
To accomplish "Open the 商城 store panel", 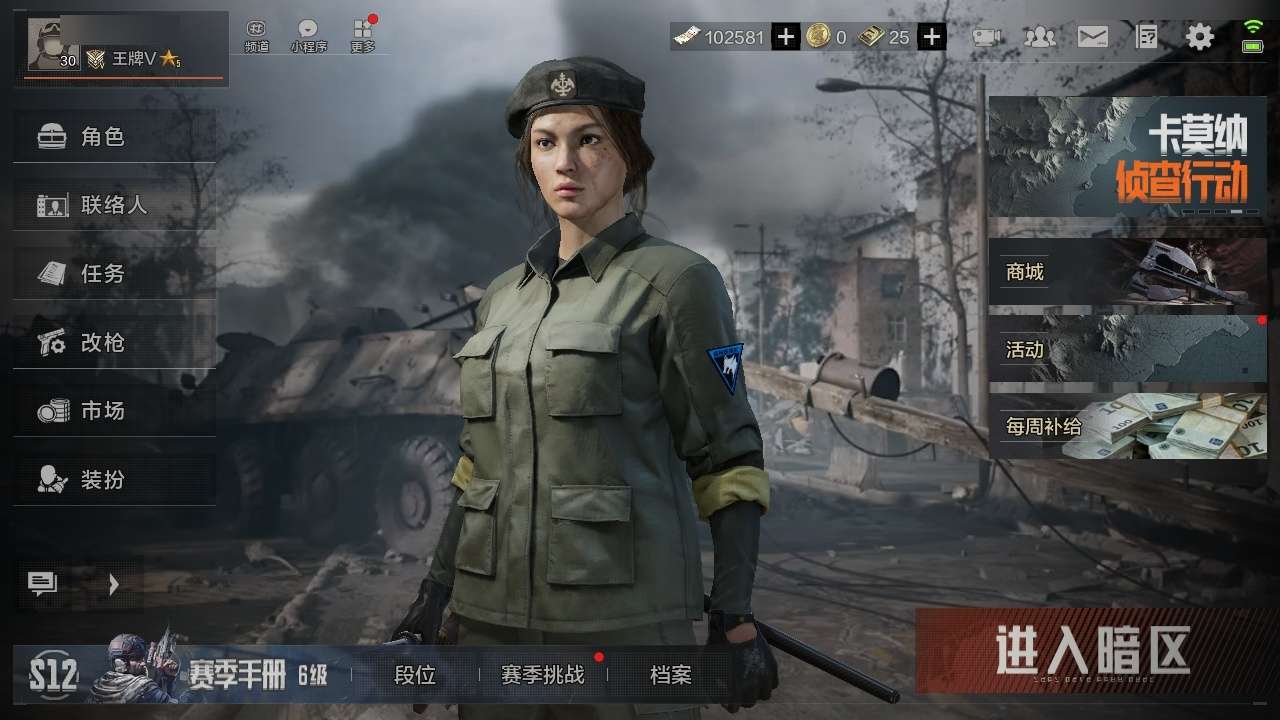I will [1127, 271].
